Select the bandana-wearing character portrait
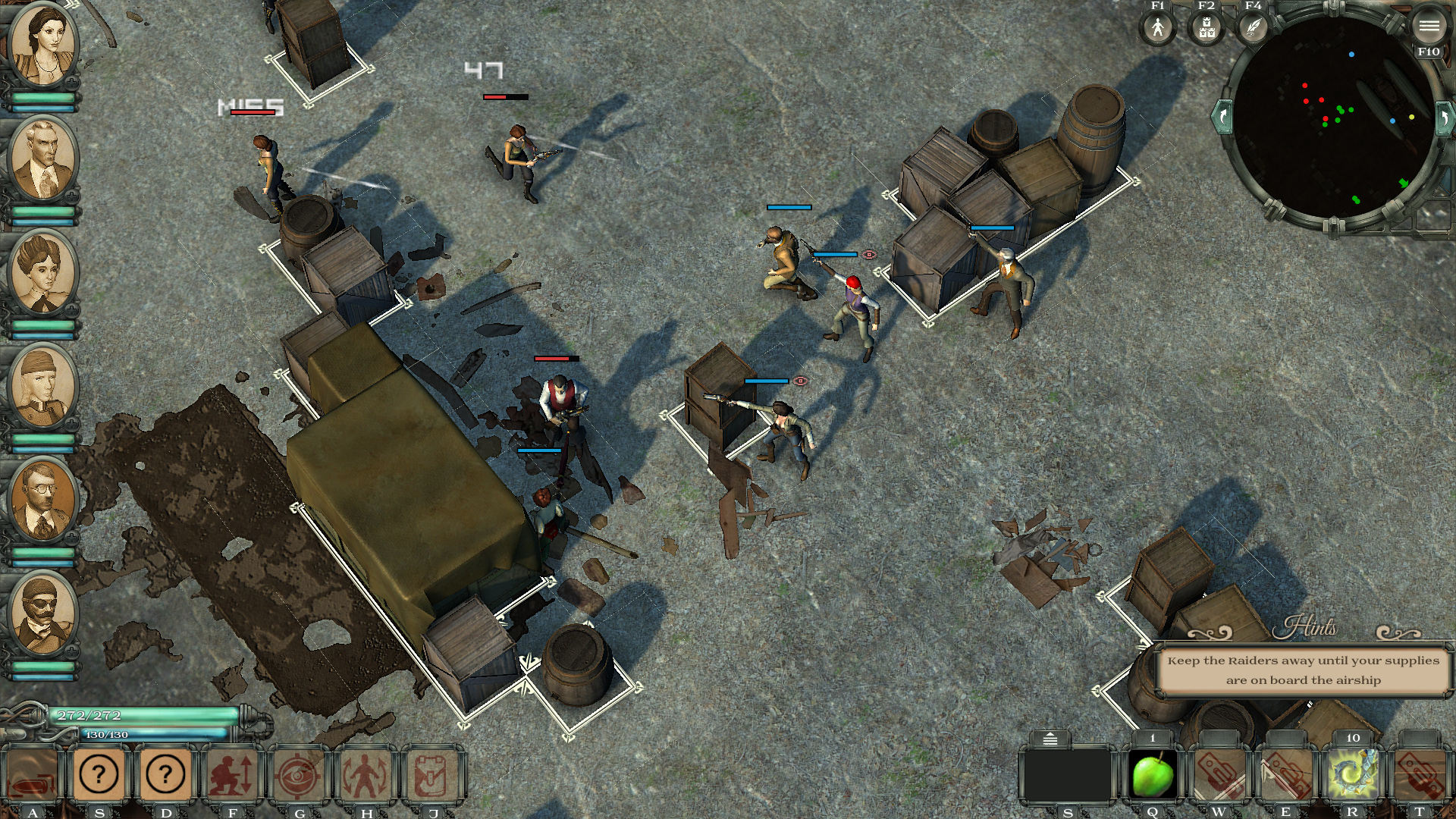This screenshot has height=819, width=1456. pos(43,387)
